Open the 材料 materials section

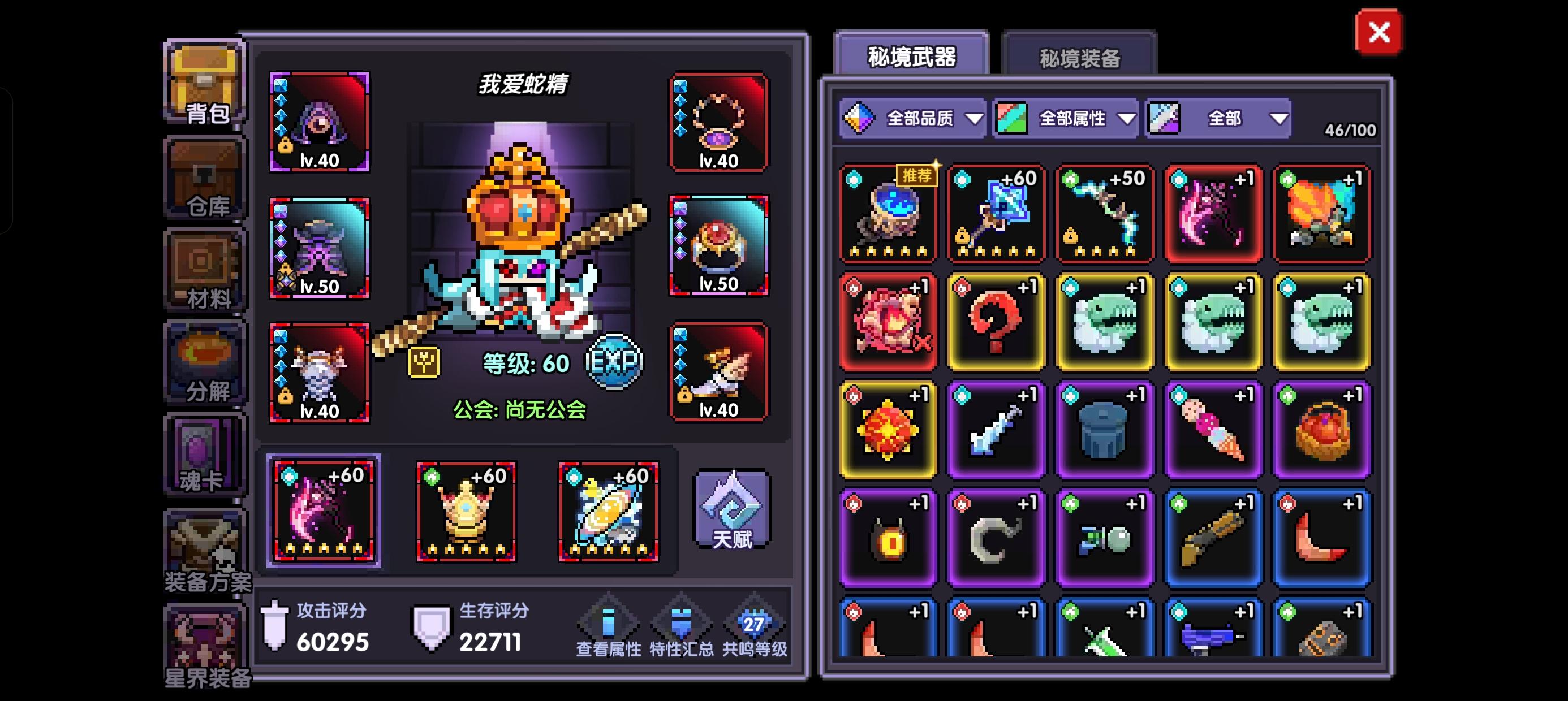[205, 268]
